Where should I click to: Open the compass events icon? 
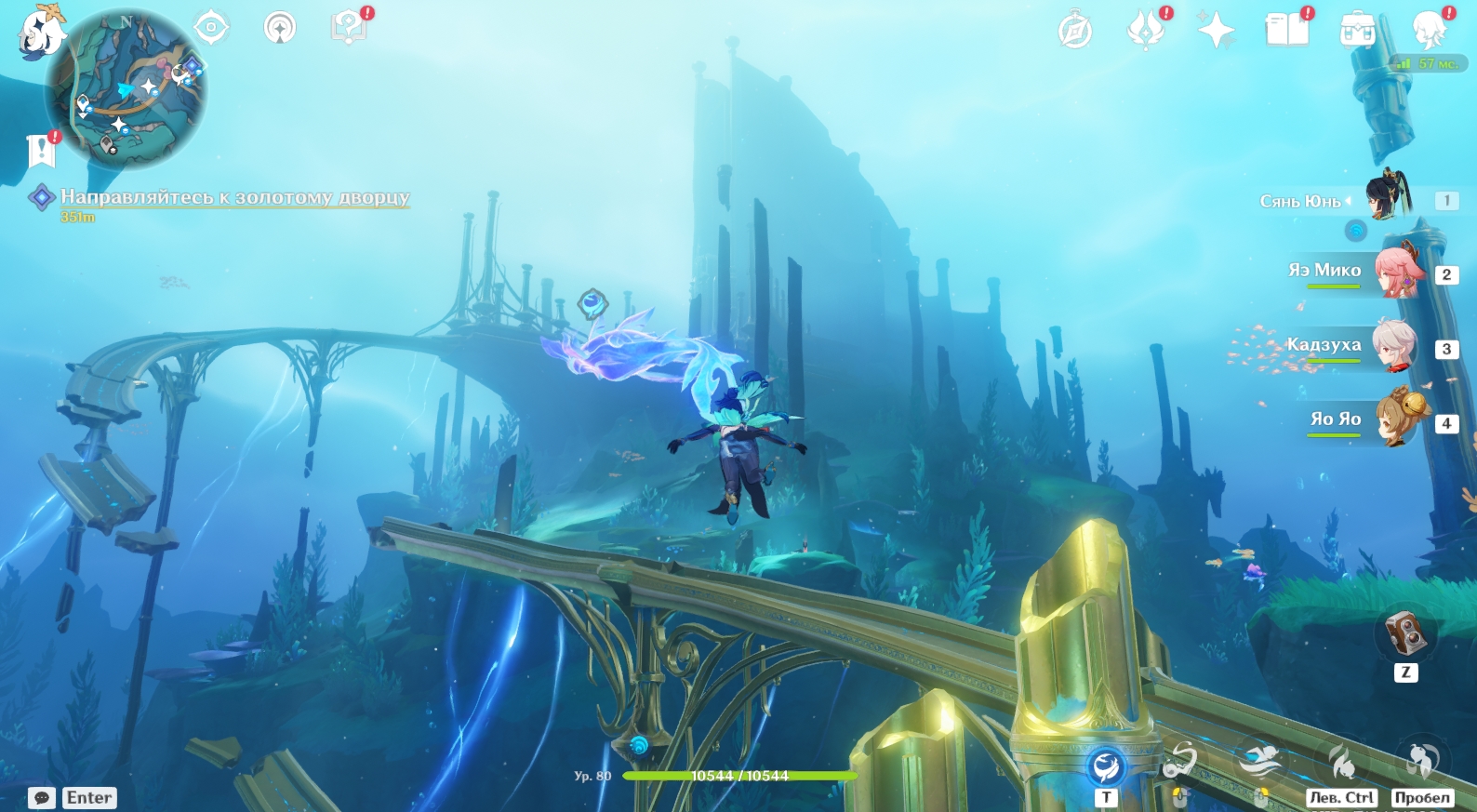coord(1075,31)
